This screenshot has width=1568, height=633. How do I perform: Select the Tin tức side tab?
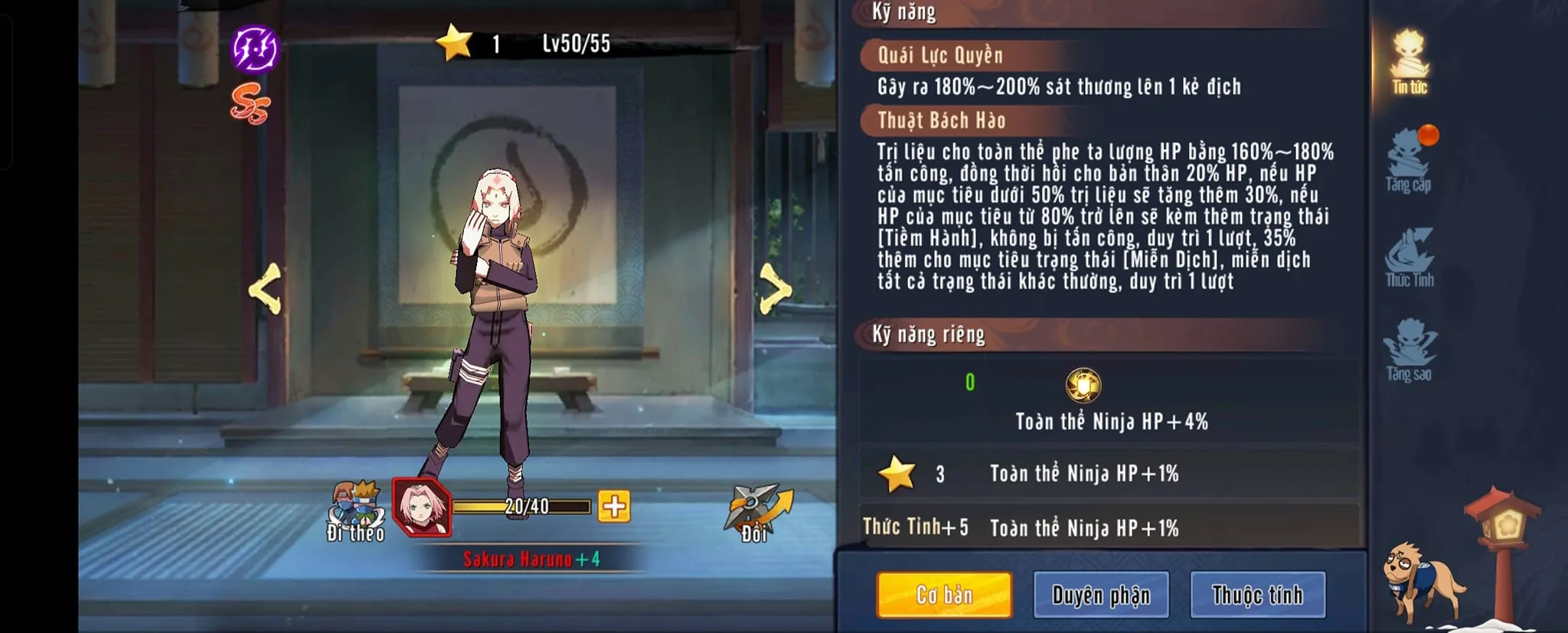pyautogui.click(x=1410, y=63)
